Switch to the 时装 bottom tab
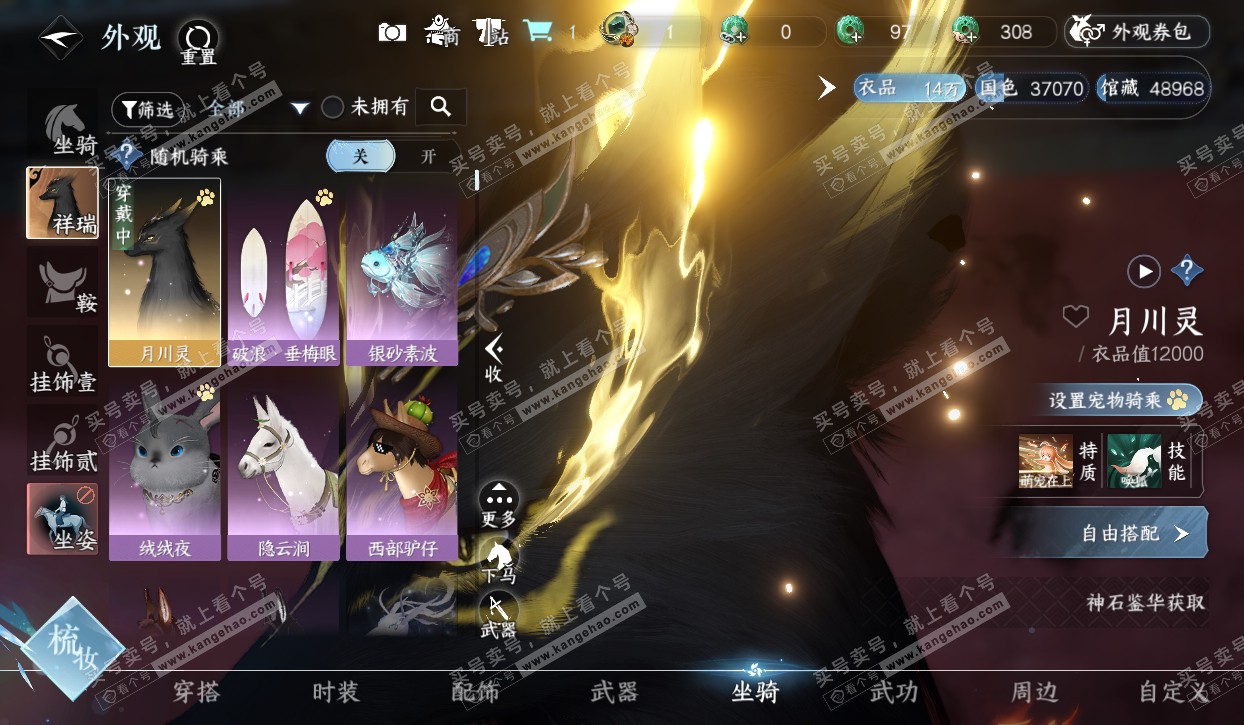This screenshot has width=1244, height=725. (x=335, y=692)
